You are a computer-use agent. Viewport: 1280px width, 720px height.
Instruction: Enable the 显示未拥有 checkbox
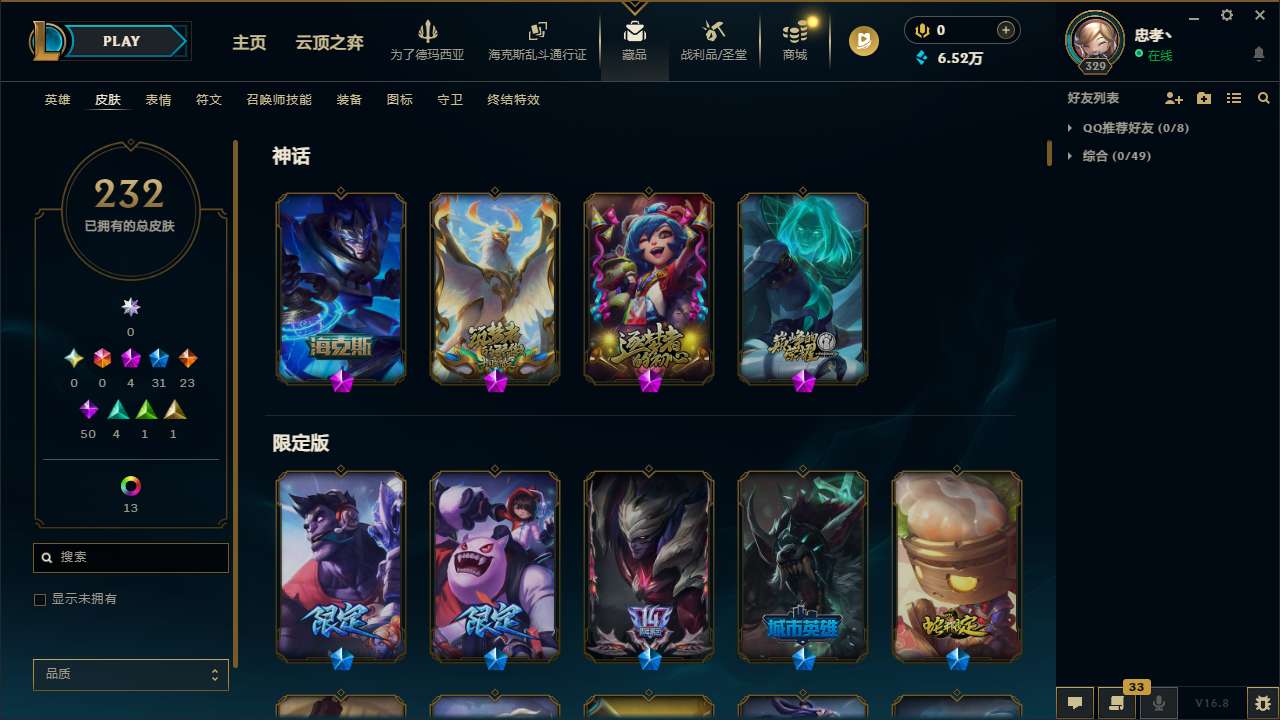pyautogui.click(x=40, y=599)
